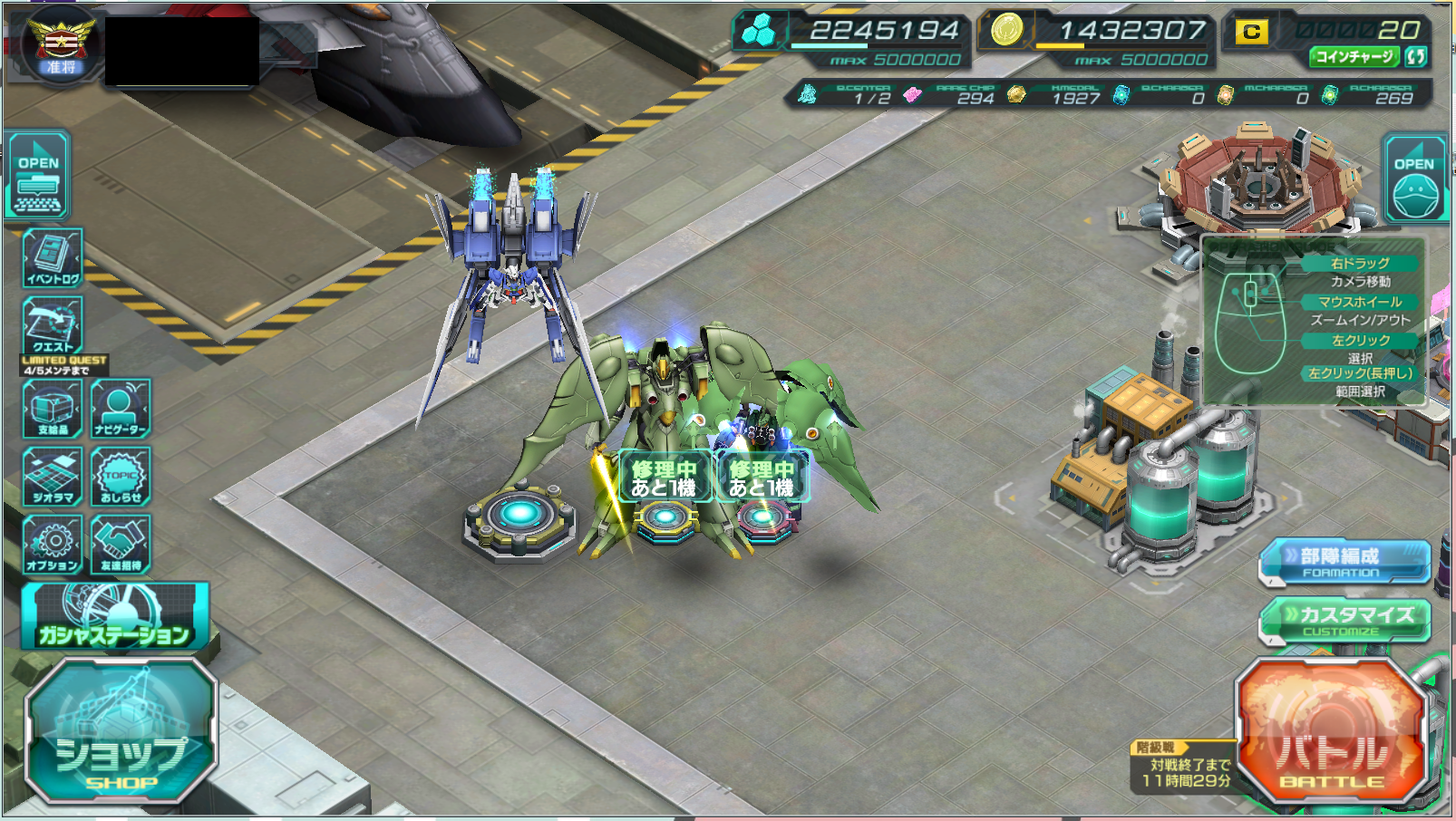This screenshot has height=821, width=1456.
Task: Open the クエスト quest menu
Action: click(53, 325)
